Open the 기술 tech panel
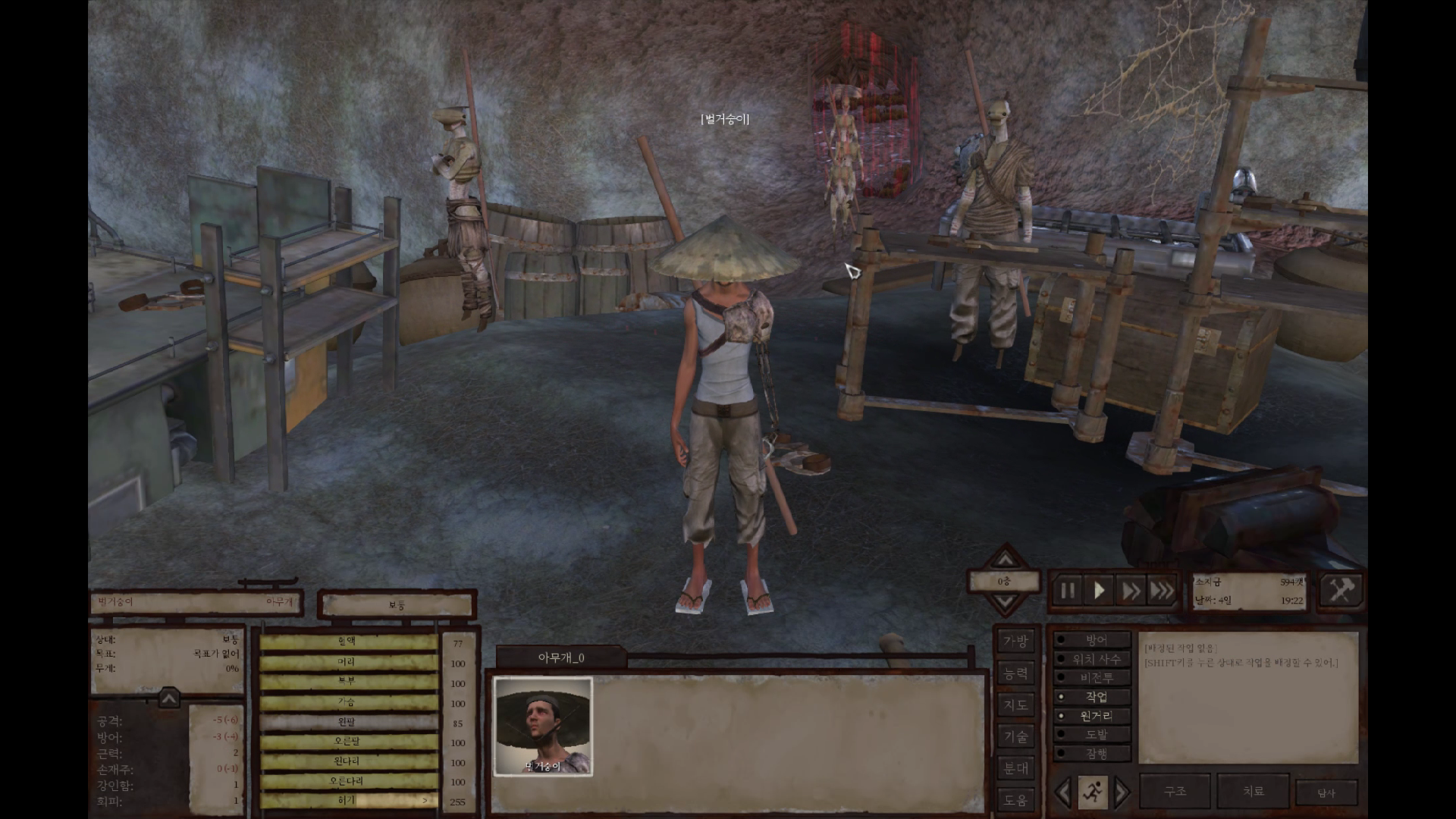1456x819 pixels. tap(1015, 736)
